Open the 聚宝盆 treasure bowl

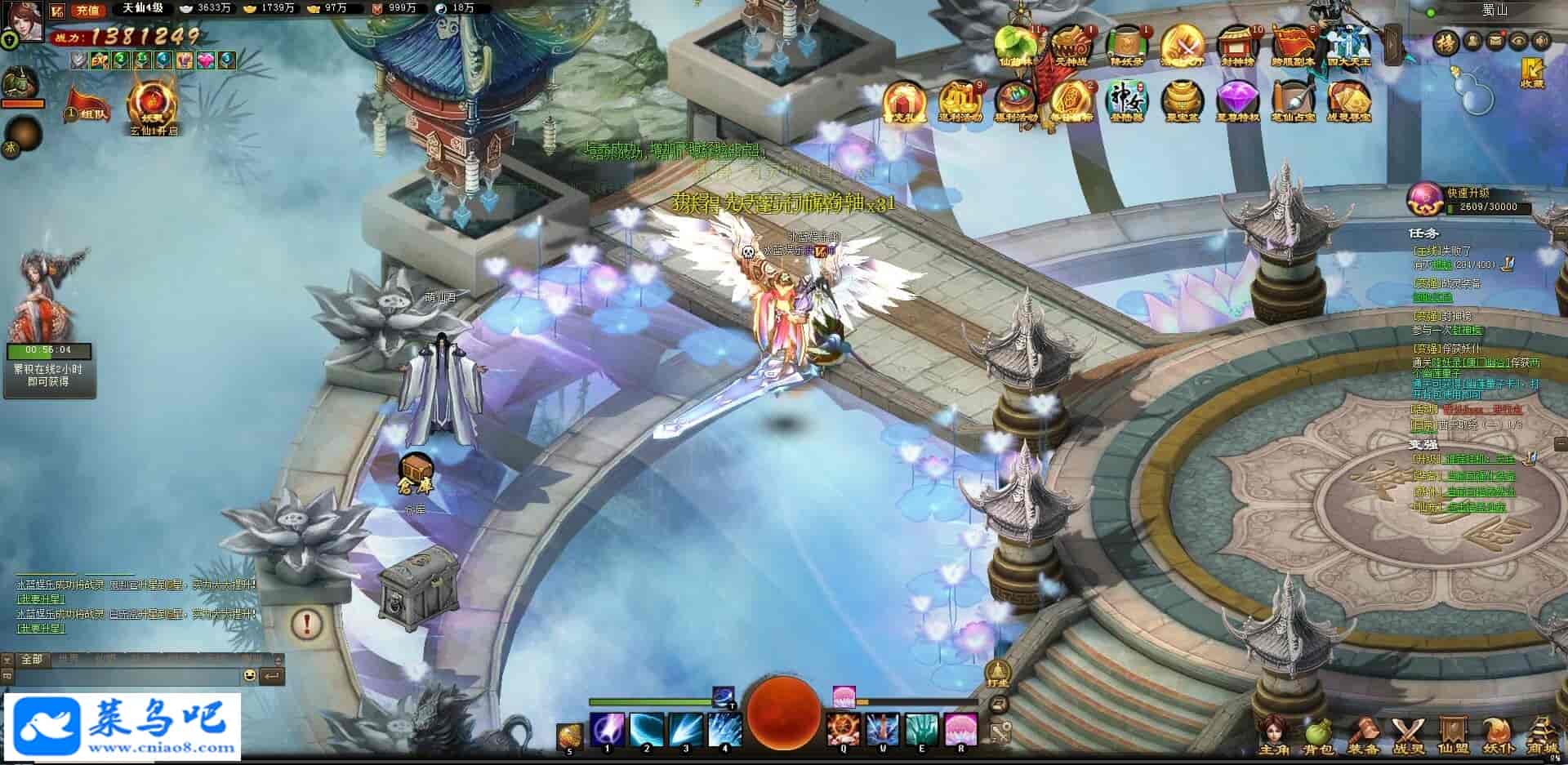[1182, 100]
